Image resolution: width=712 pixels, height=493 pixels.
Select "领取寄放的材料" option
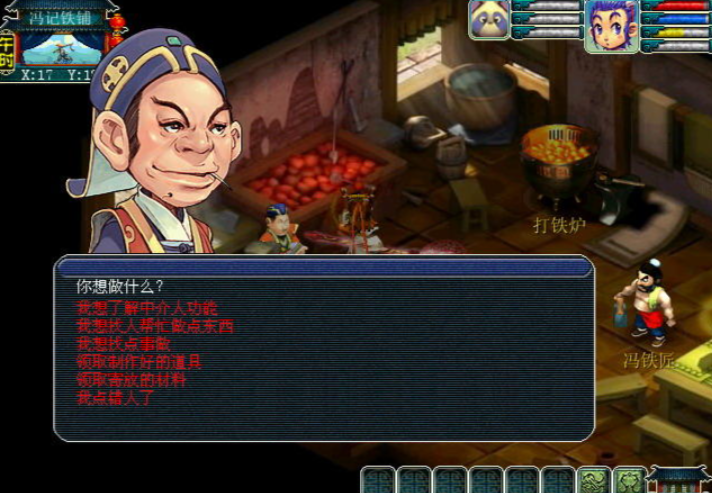131,380
